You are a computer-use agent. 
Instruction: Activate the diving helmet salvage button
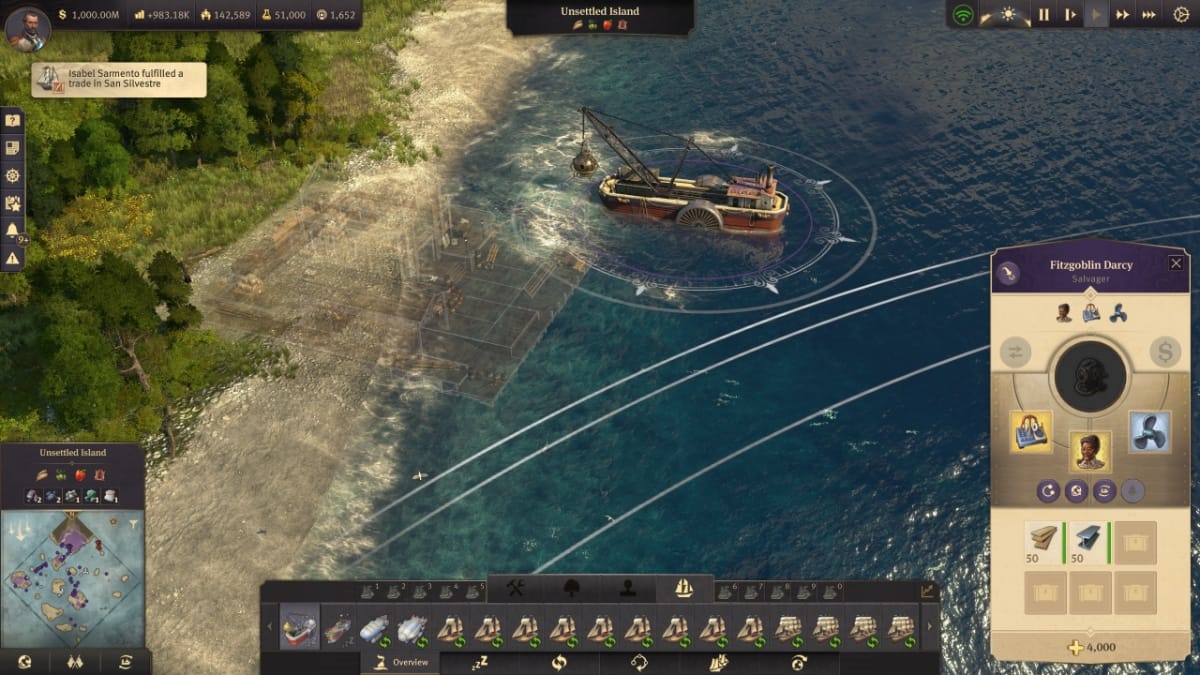[x=1090, y=377]
